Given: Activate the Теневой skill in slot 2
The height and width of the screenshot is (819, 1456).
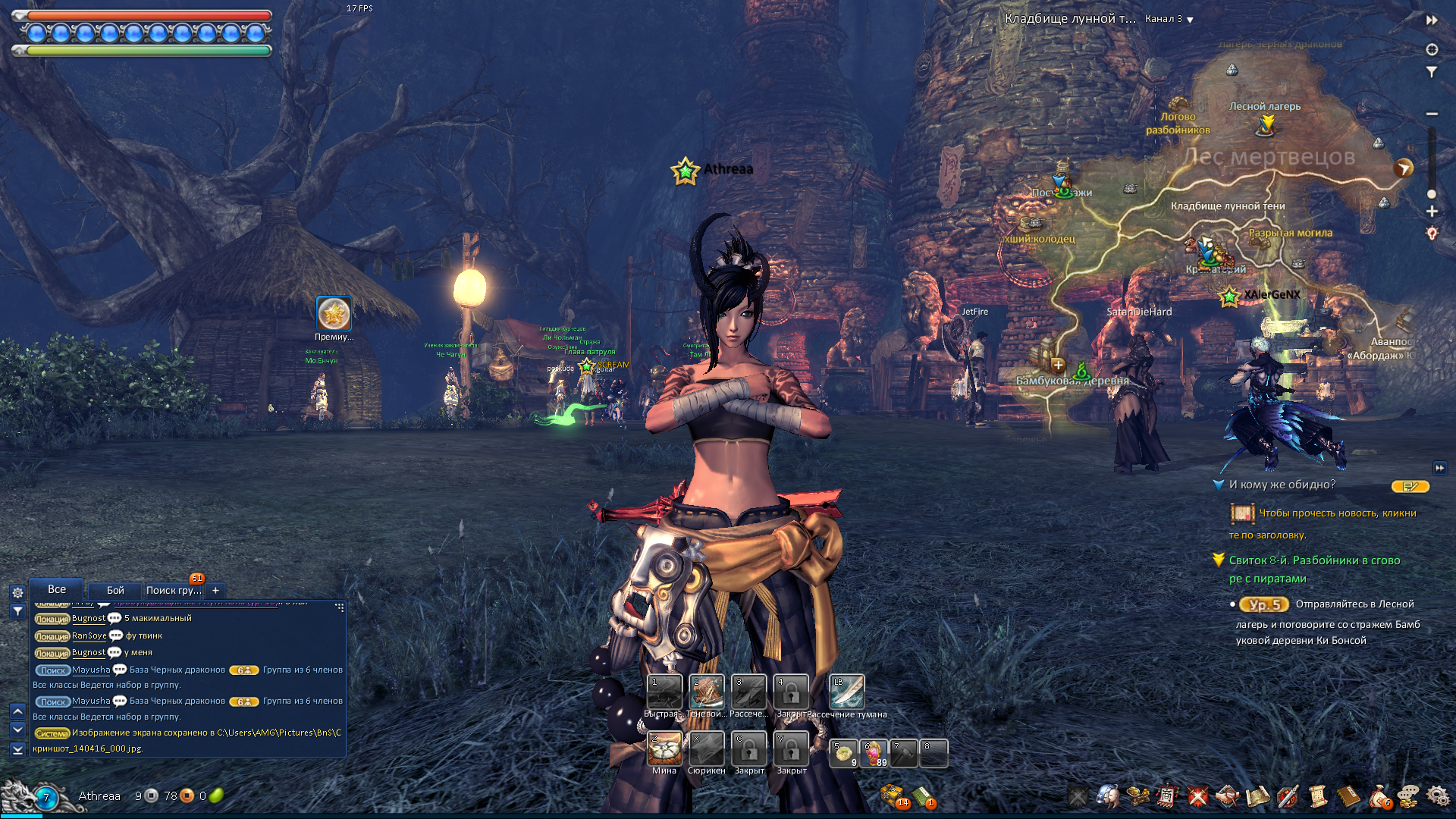Looking at the screenshot, I should [707, 692].
